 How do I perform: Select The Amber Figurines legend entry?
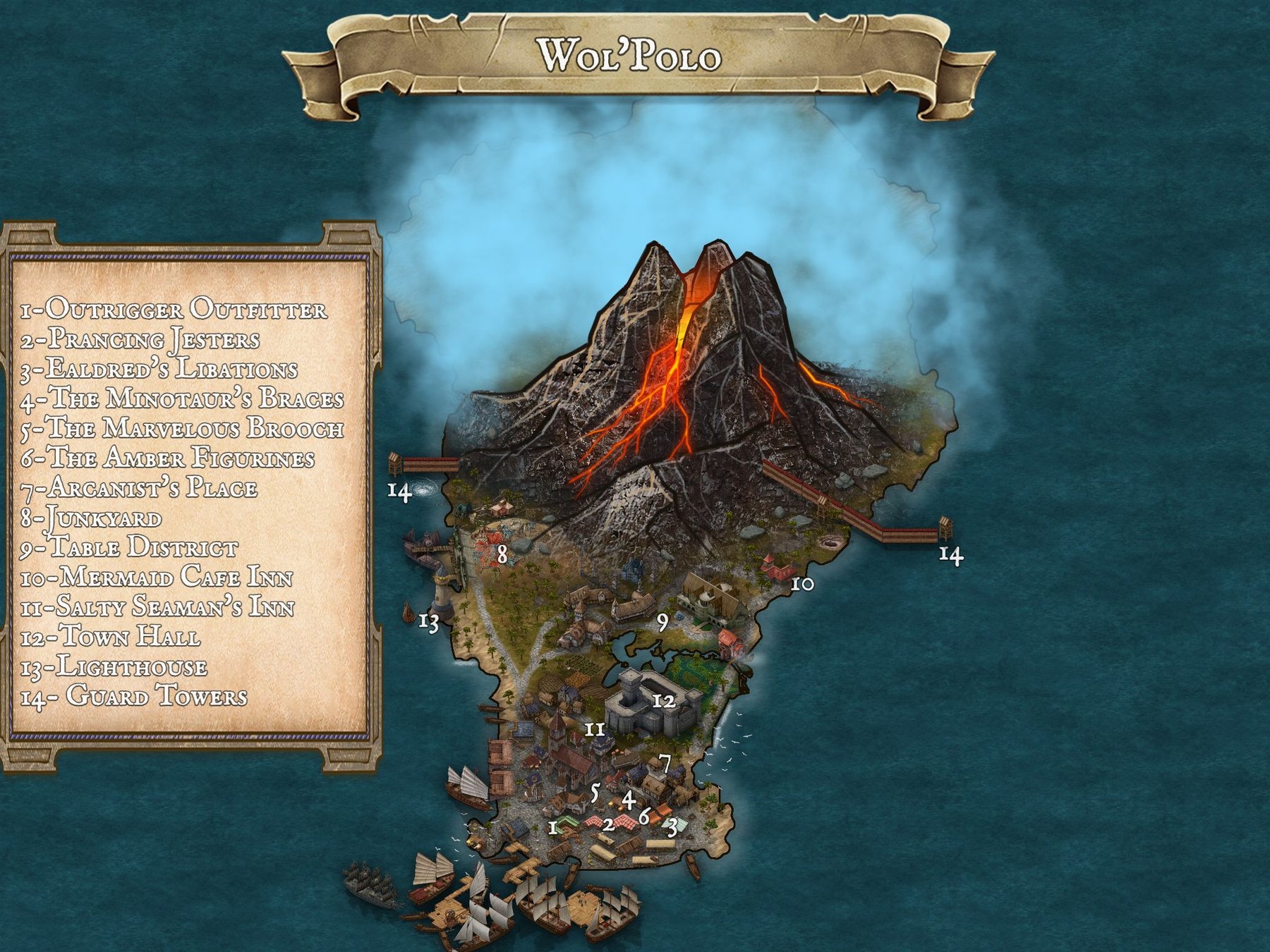(x=167, y=458)
